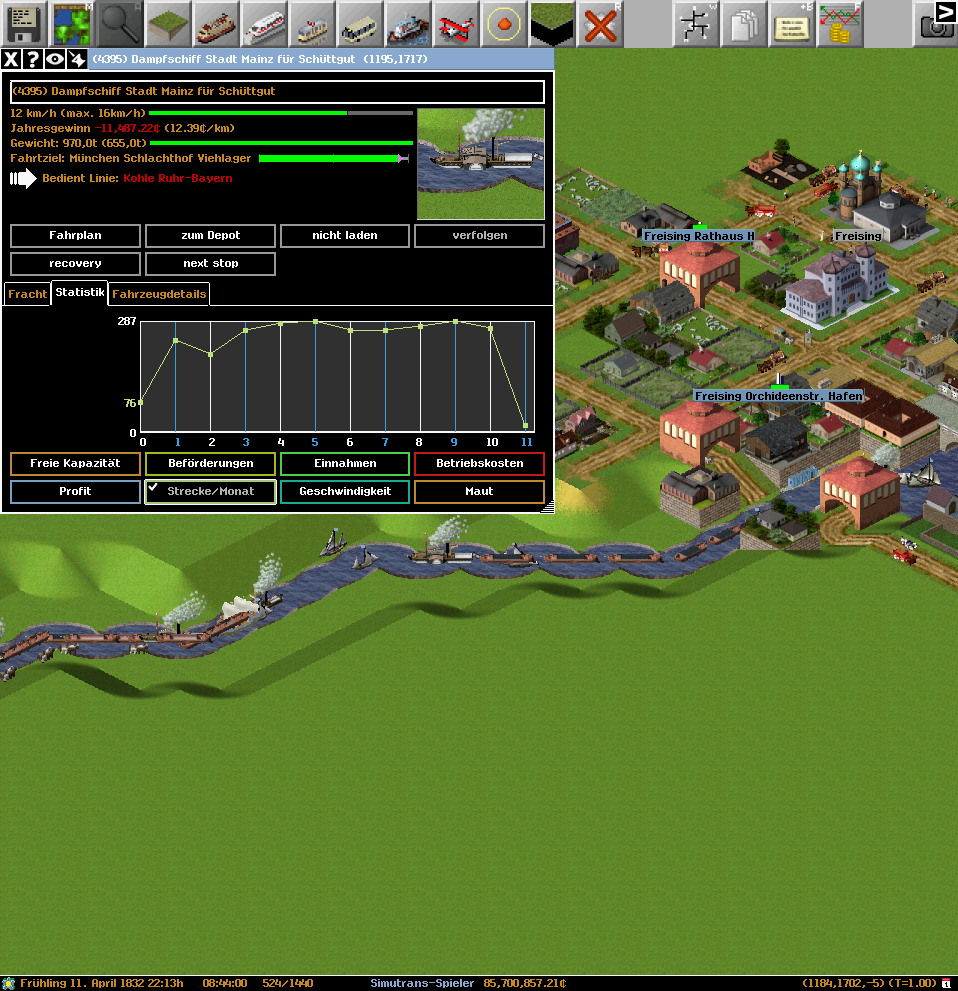Image resolution: width=958 pixels, height=991 pixels.
Task: Open the save/load disk menu
Action: point(24,24)
